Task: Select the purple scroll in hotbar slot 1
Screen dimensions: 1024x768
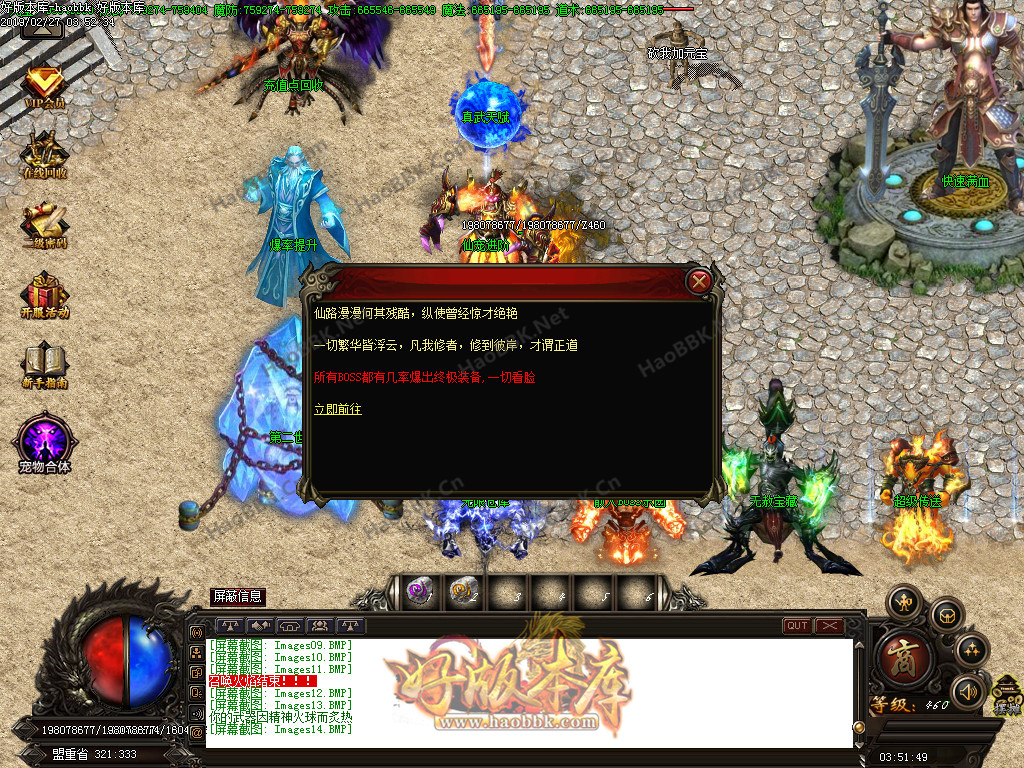Action: [x=419, y=592]
